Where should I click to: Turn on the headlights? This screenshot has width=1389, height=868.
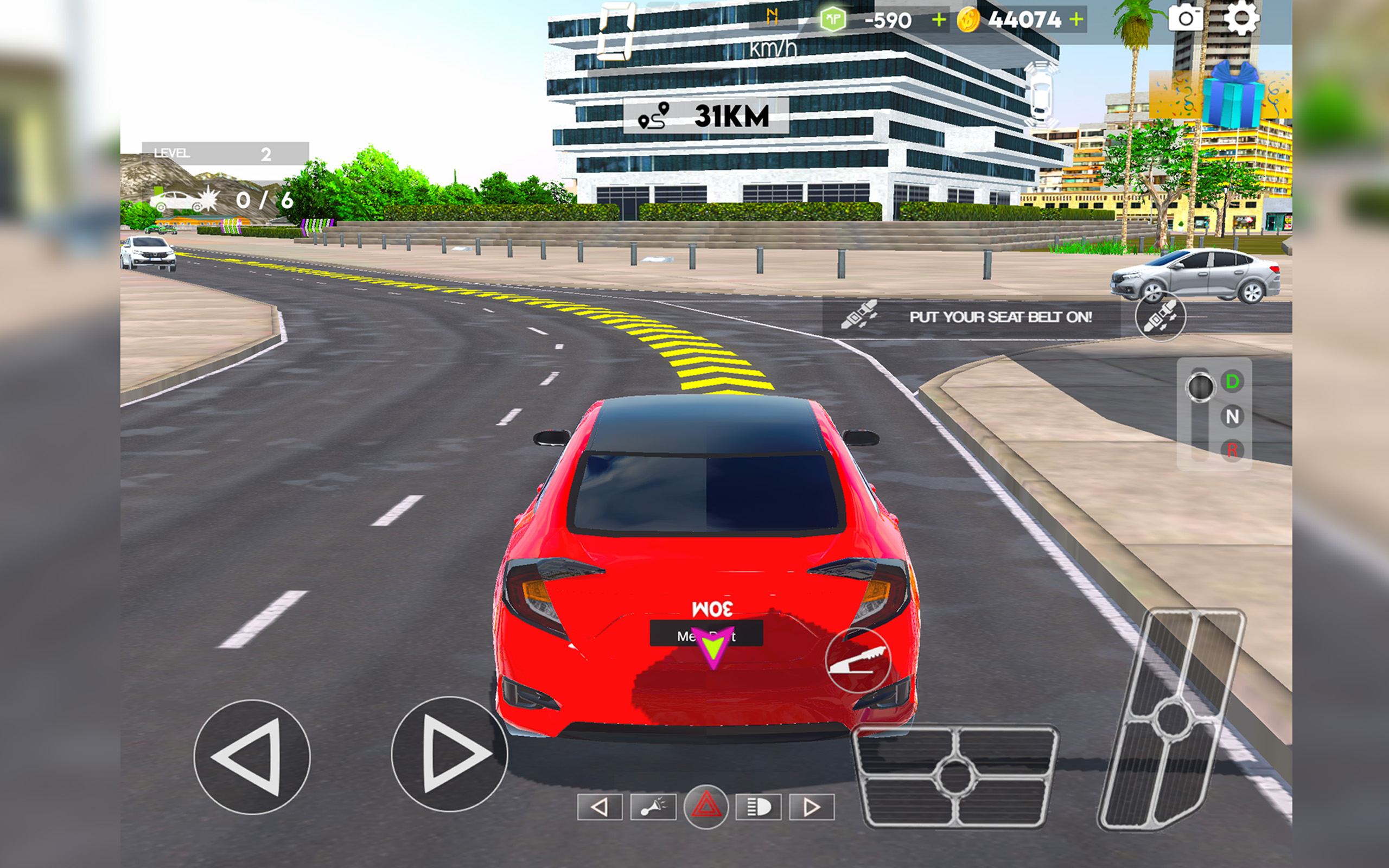[757, 807]
